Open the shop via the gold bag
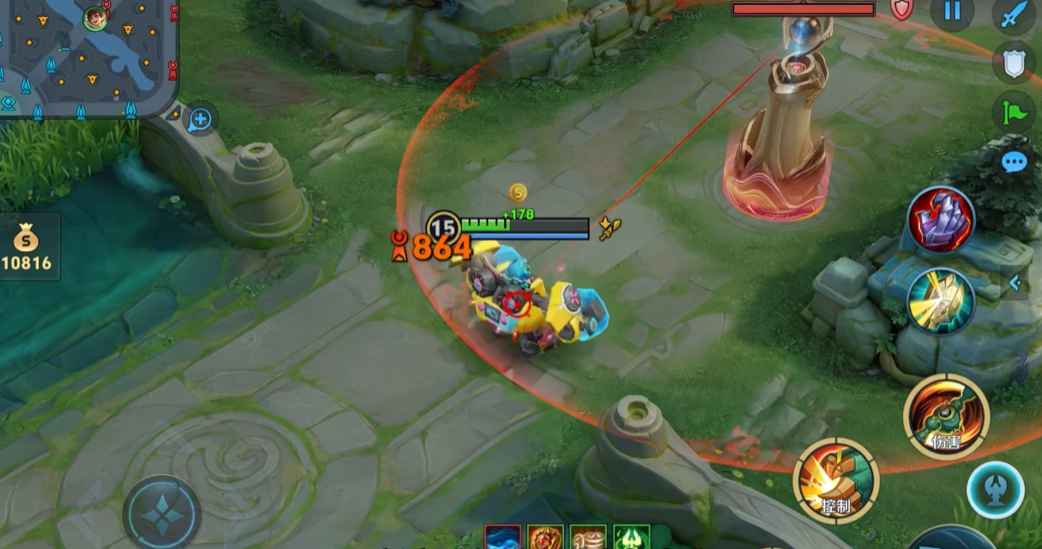This screenshot has height=549, width=1042. 27,247
